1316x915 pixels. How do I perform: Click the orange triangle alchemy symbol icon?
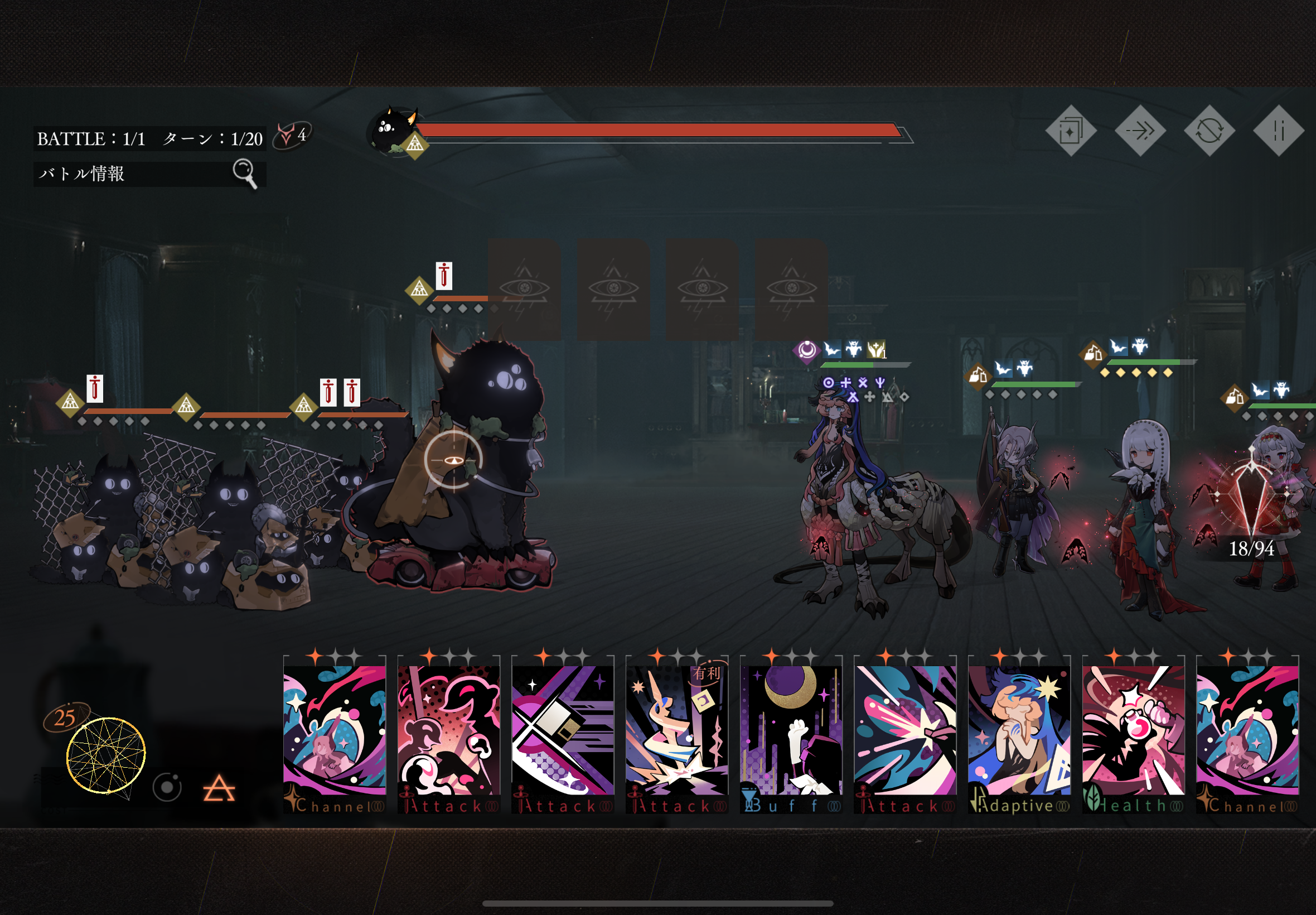[x=219, y=789]
